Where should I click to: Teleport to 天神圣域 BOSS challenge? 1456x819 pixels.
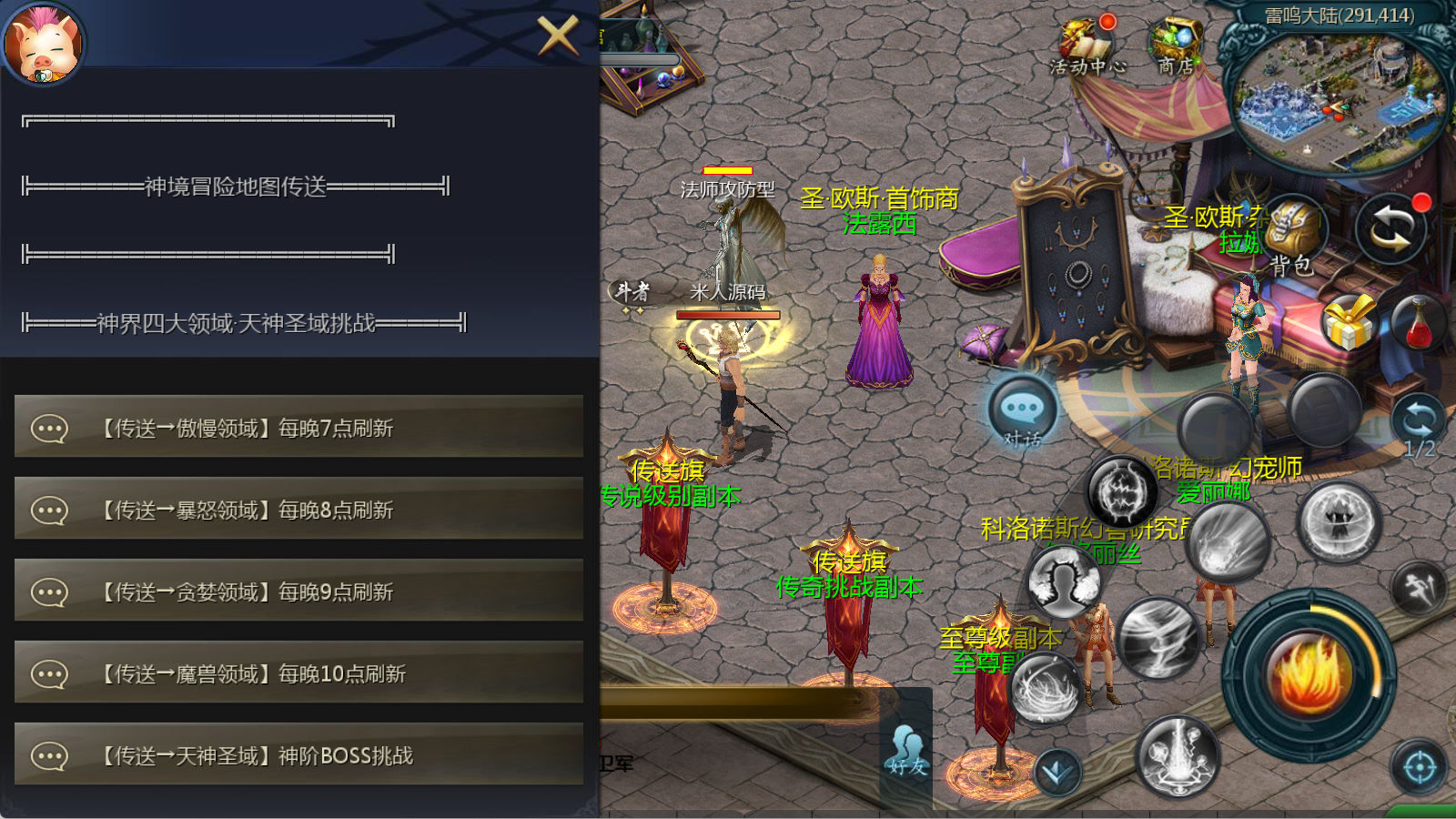coord(298,754)
